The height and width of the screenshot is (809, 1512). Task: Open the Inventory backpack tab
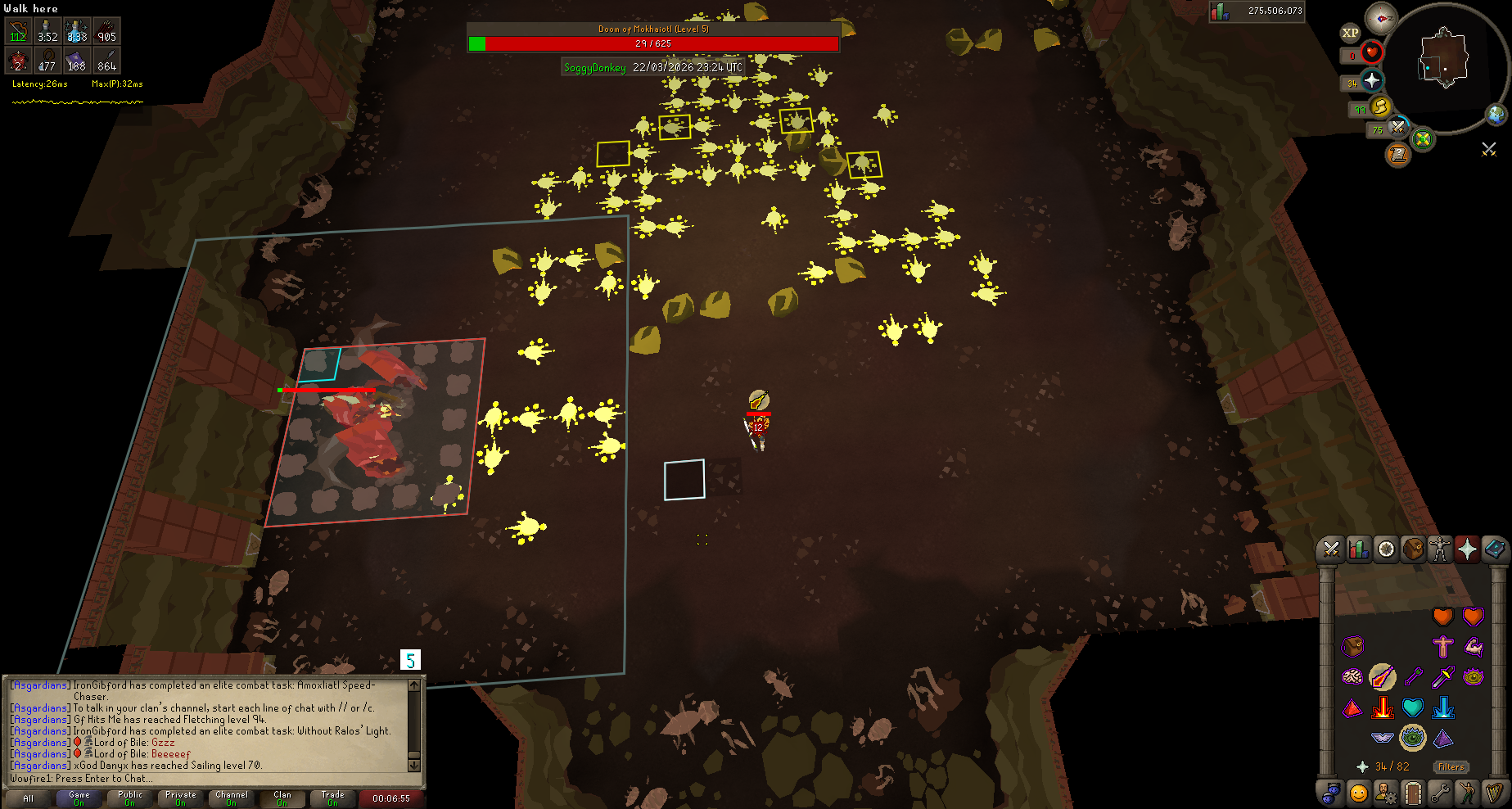tap(1413, 549)
